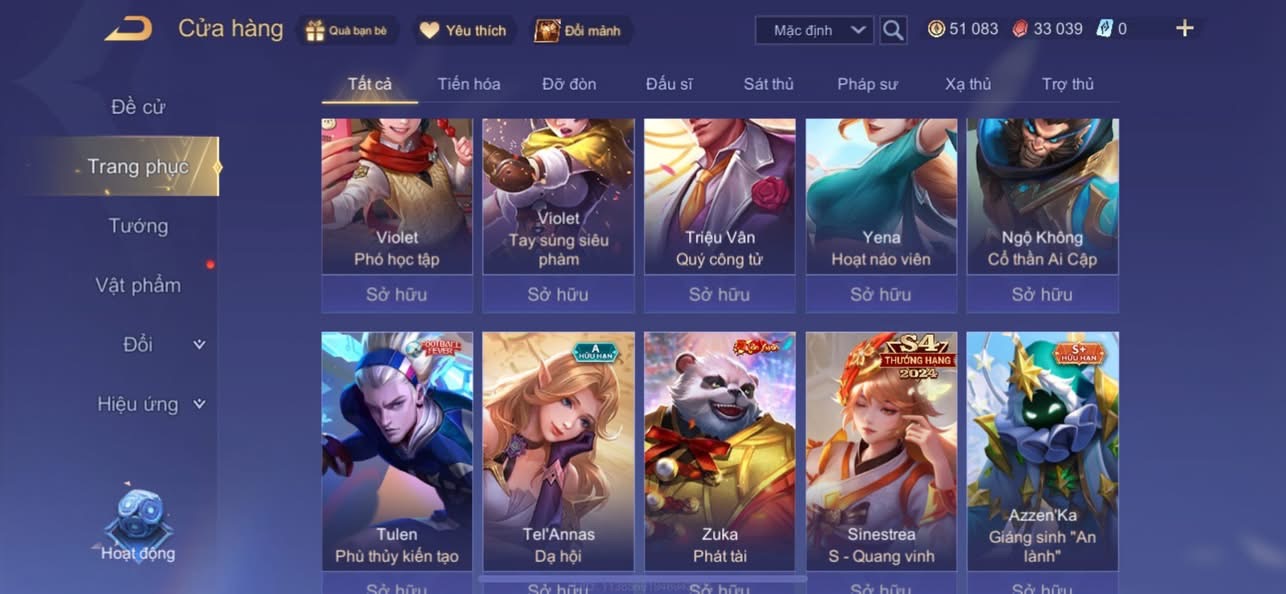Open the Đề cử menu entry
This screenshot has height=594, width=1286.
138,107
